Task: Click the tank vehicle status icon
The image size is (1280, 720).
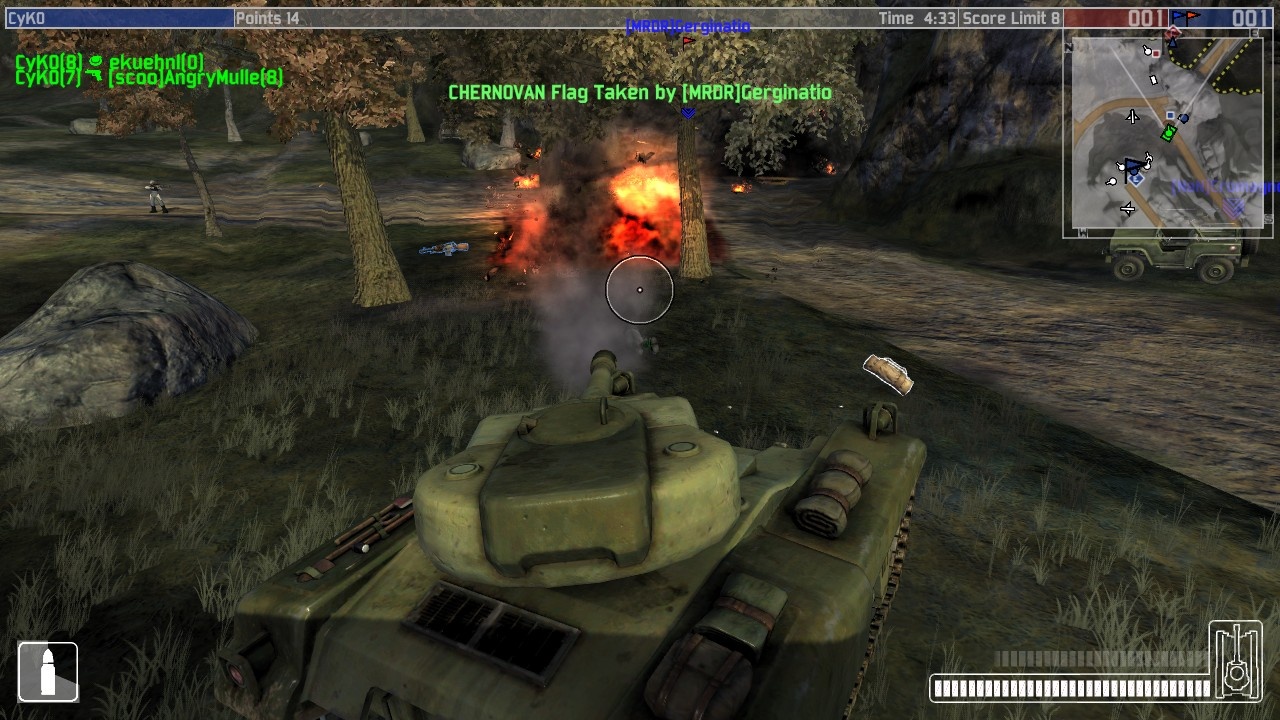Action: tap(1236, 660)
